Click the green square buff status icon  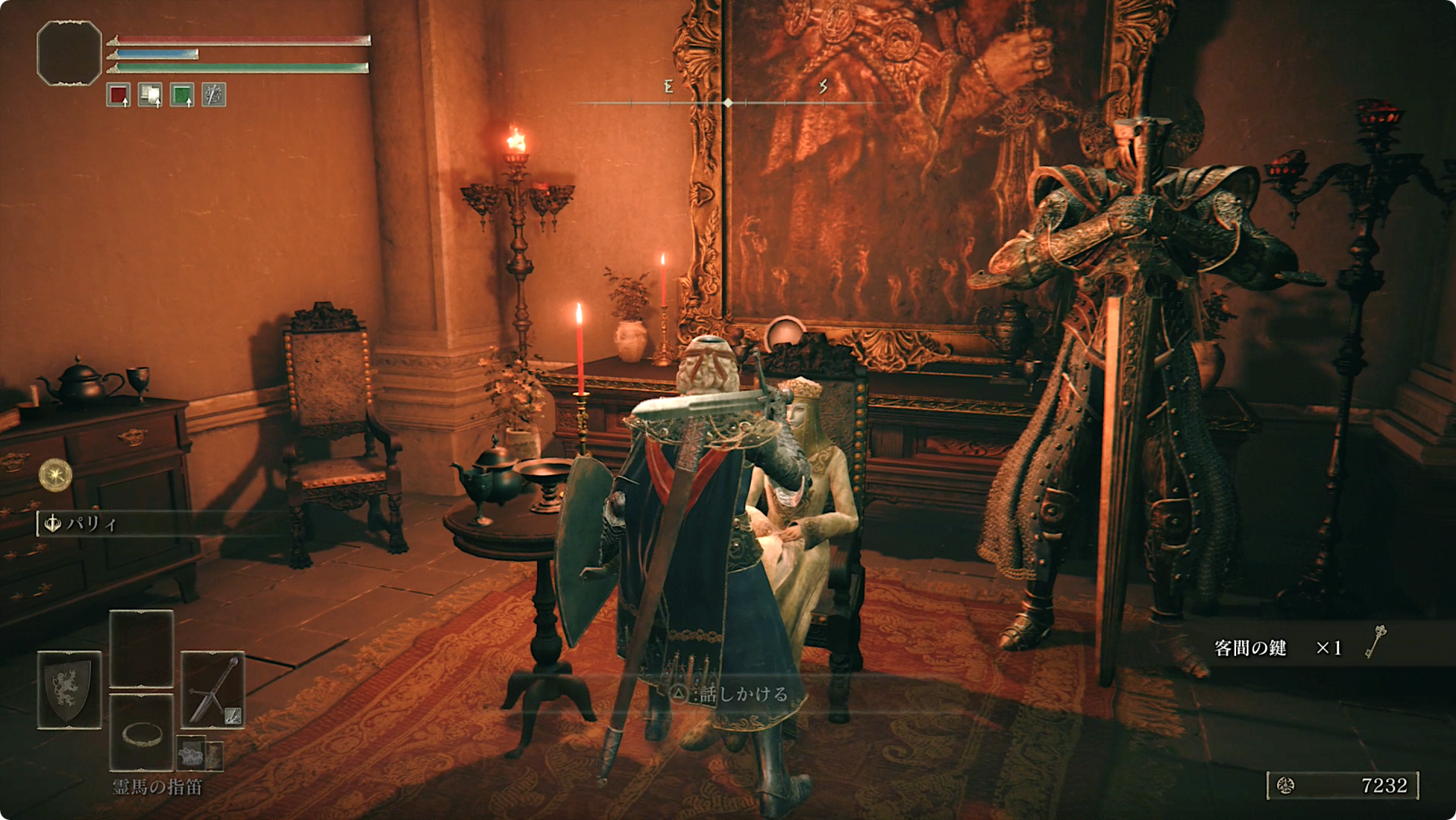tap(182, 95)
